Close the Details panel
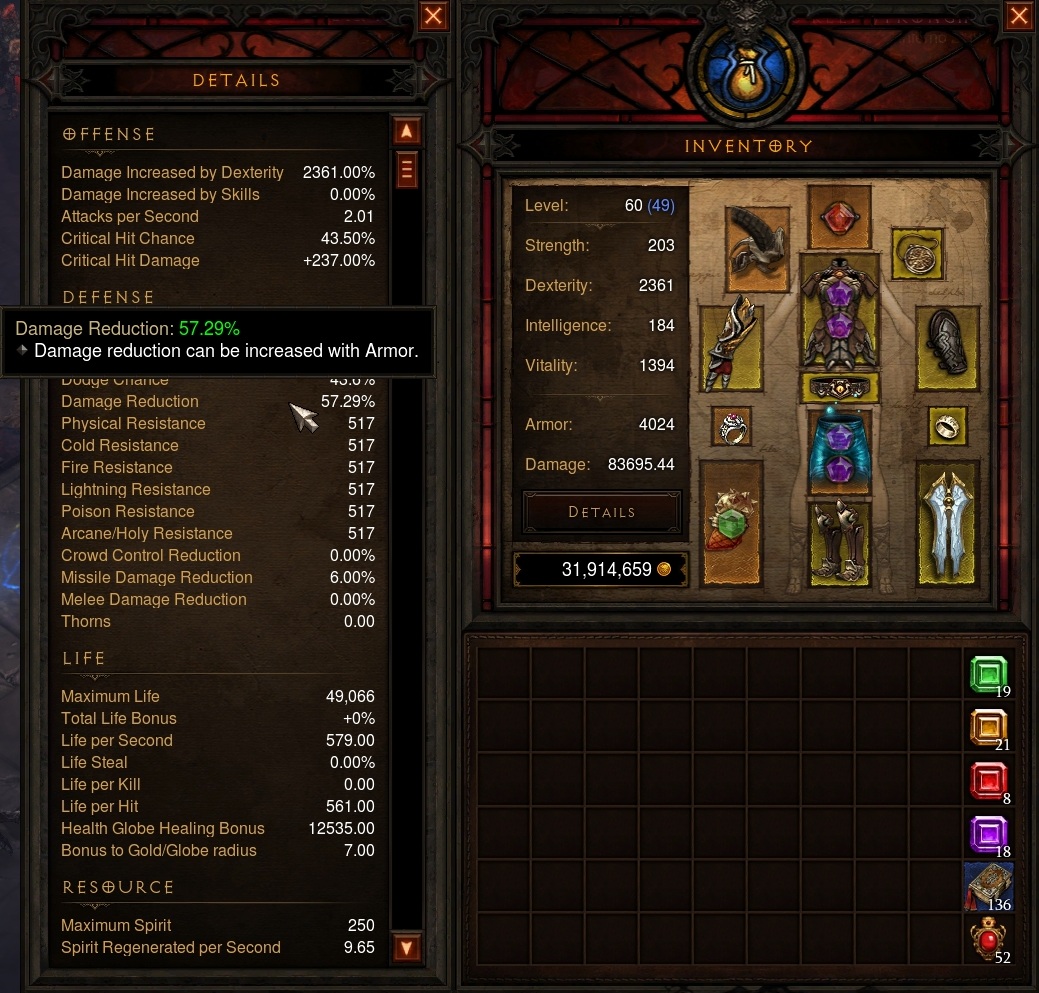1039x993 pixels. 433,16
